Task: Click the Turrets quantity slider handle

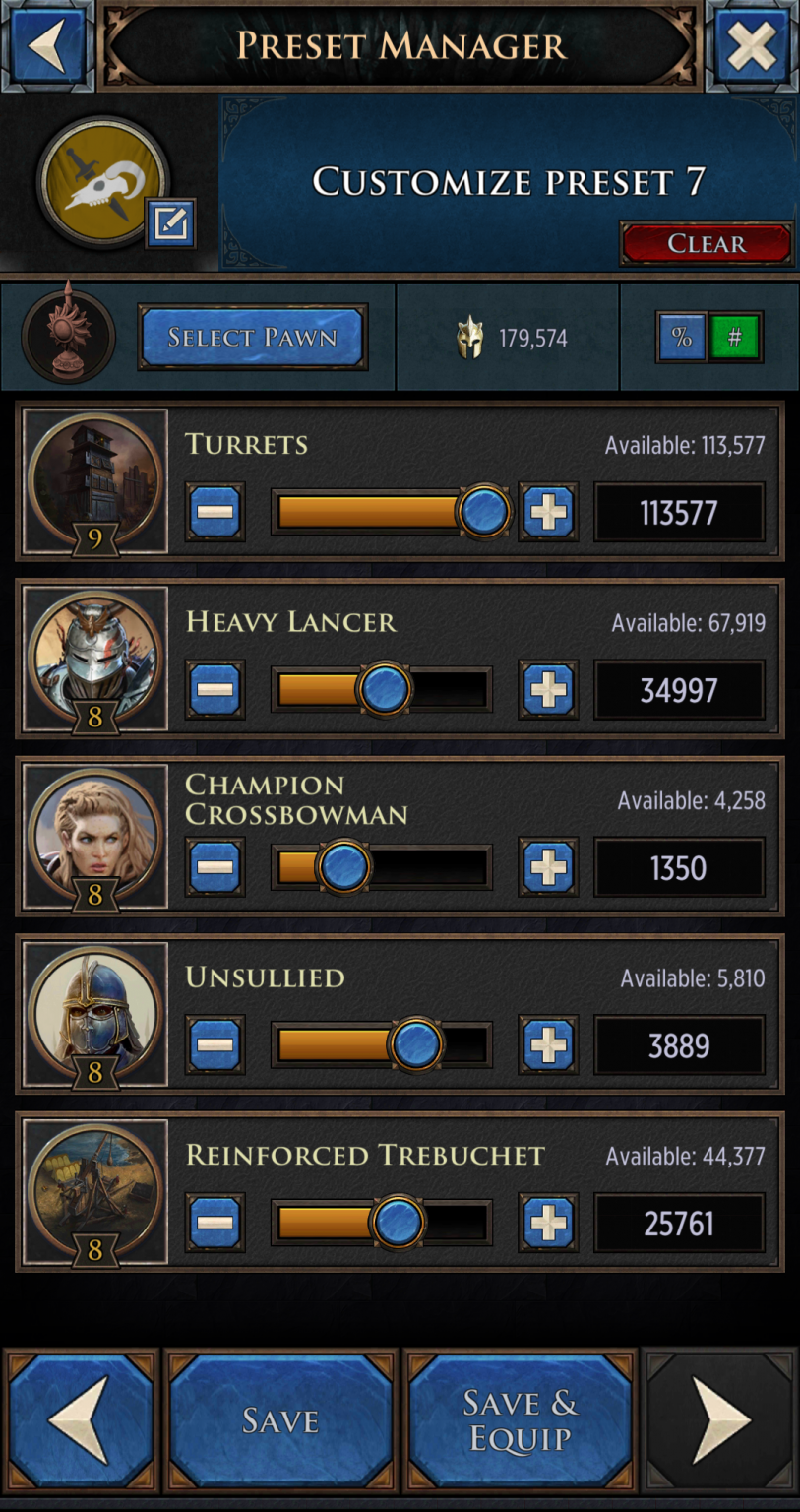Action: click(483, 512)
